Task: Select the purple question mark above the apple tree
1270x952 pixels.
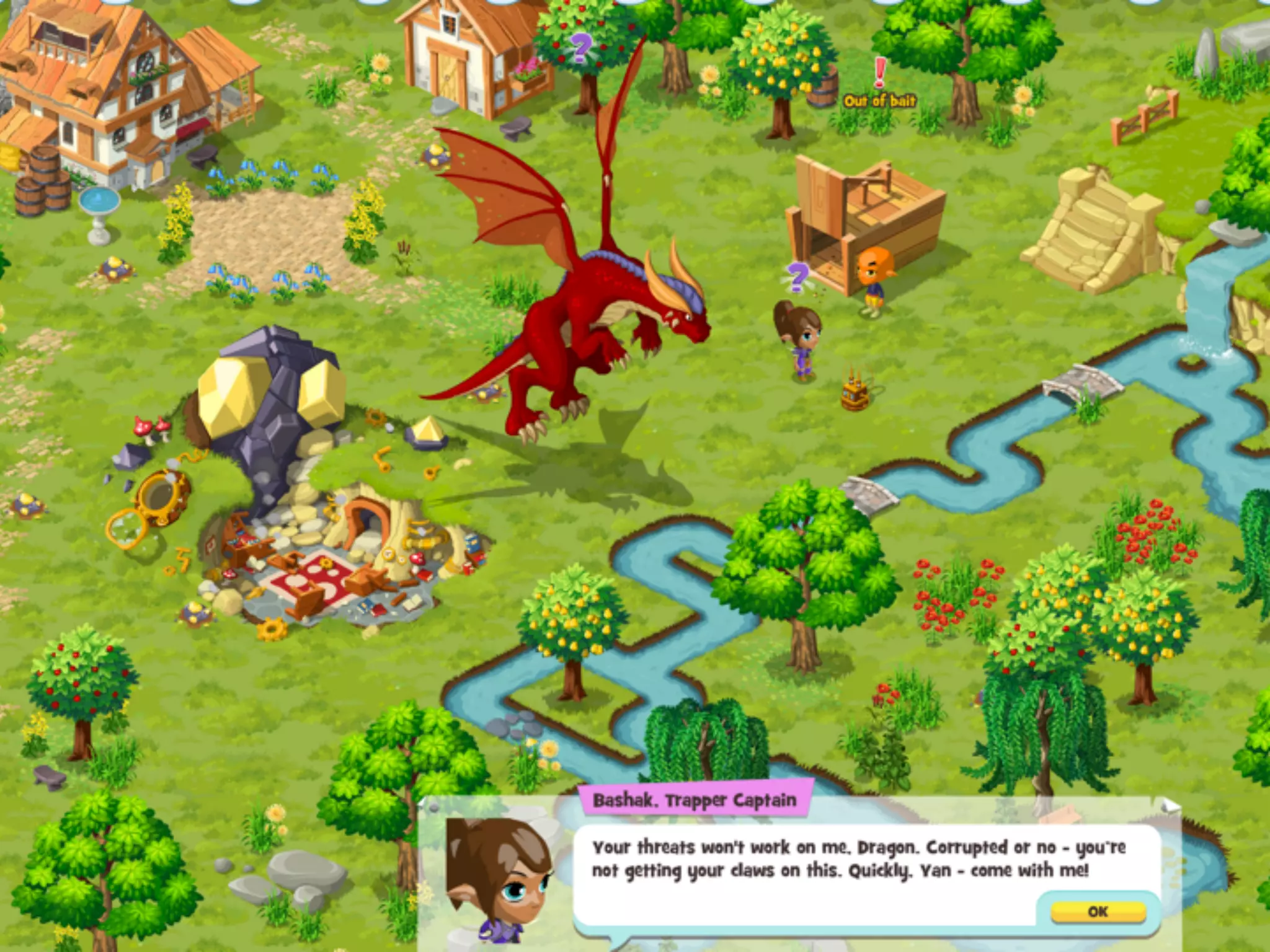Action: (581, 47)
